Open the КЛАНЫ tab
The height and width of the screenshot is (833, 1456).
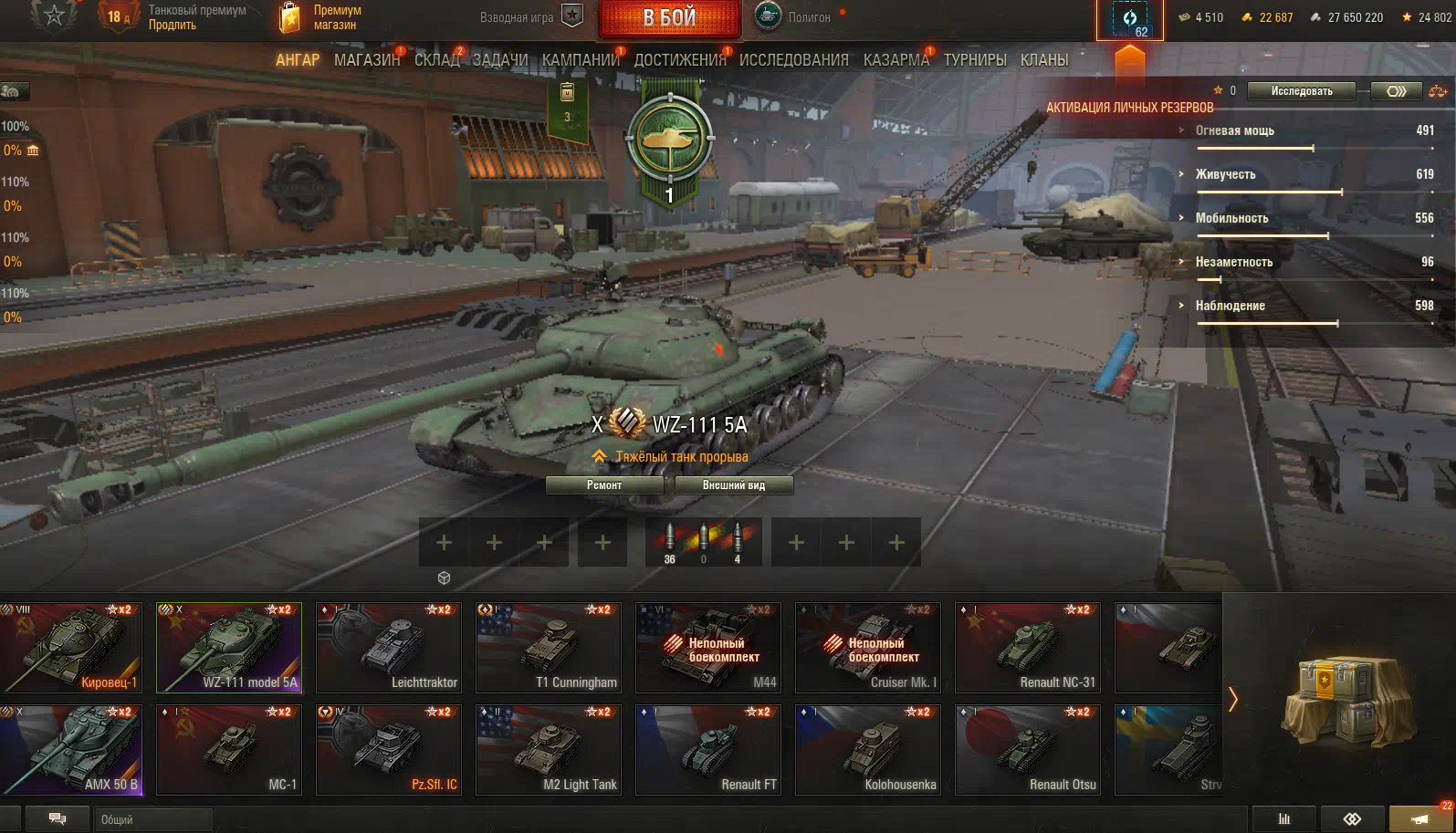(1043, 60)
